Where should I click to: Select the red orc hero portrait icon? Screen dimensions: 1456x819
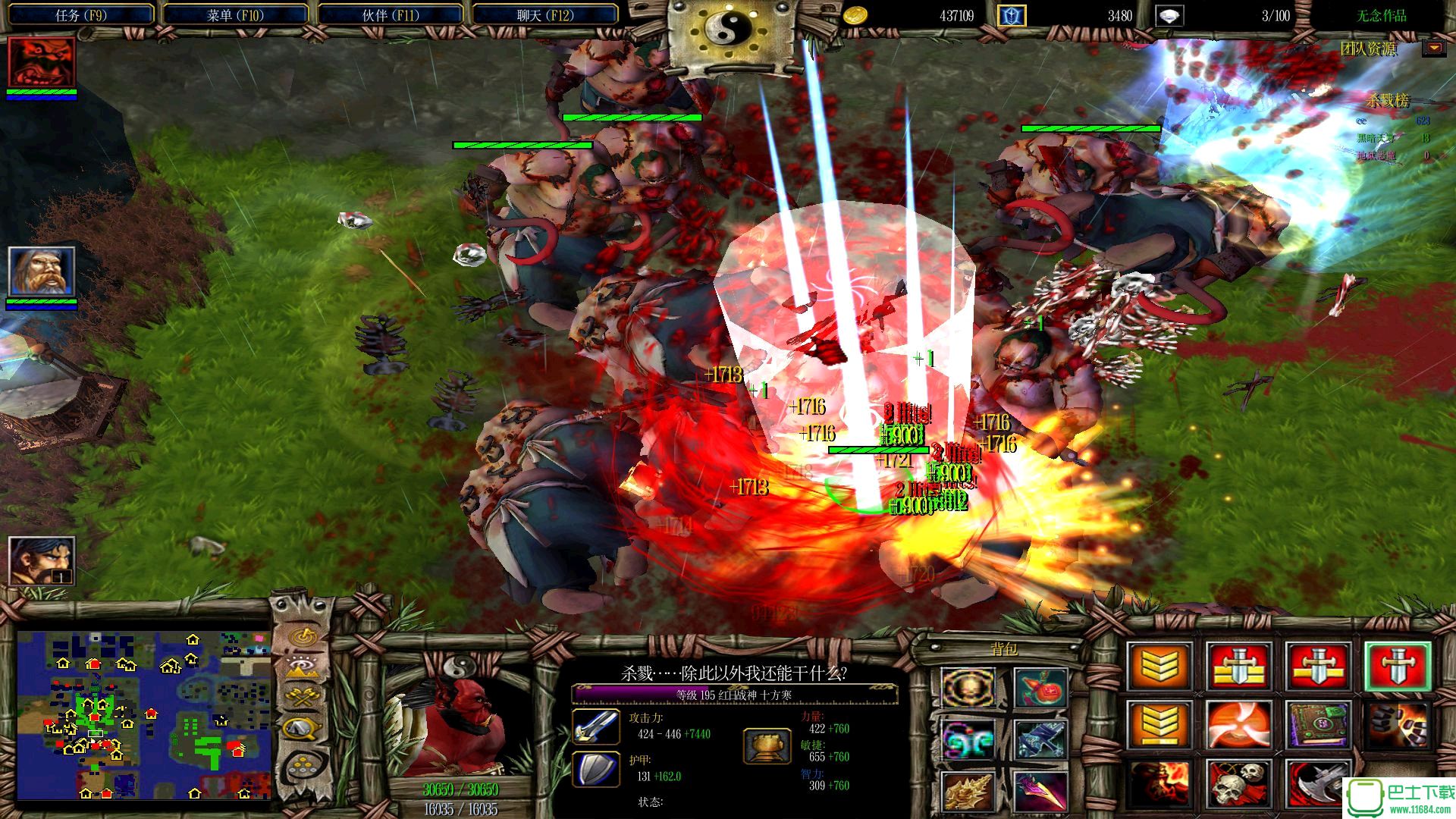coord(42,63)
